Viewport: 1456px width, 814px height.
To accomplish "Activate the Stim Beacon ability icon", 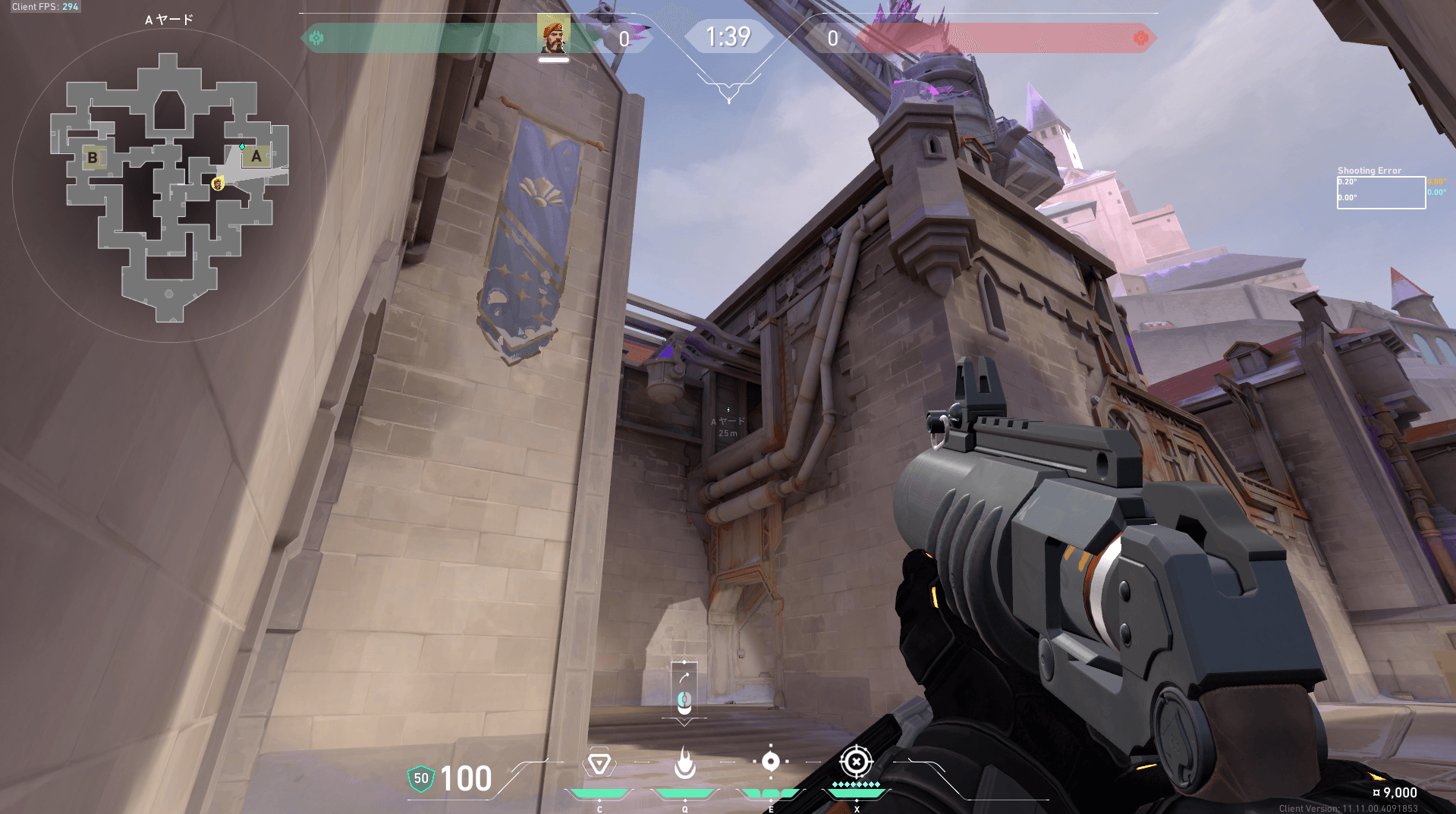I will (x=599, y=763).
